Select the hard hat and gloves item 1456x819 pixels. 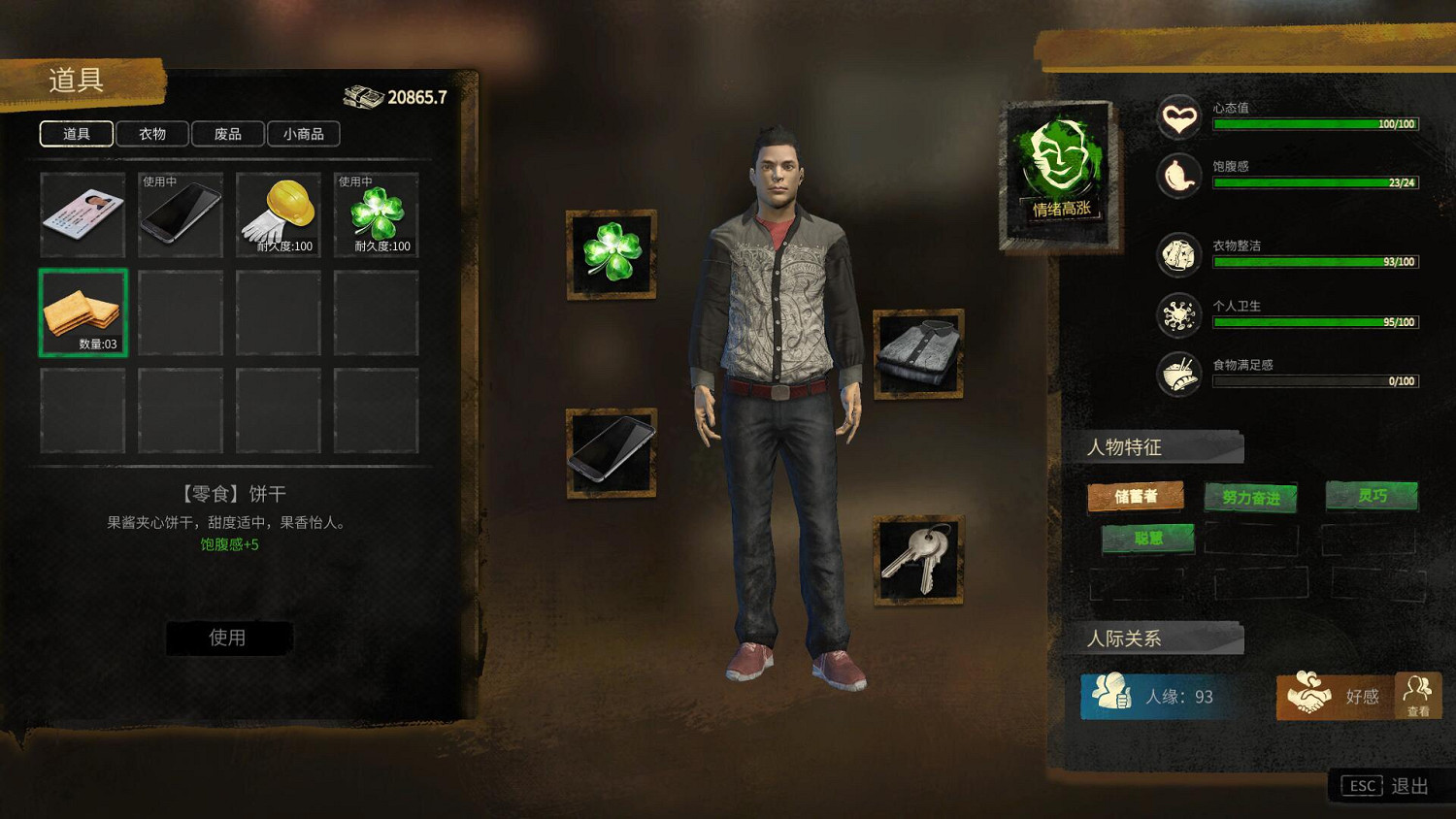[x=279, y=214]
